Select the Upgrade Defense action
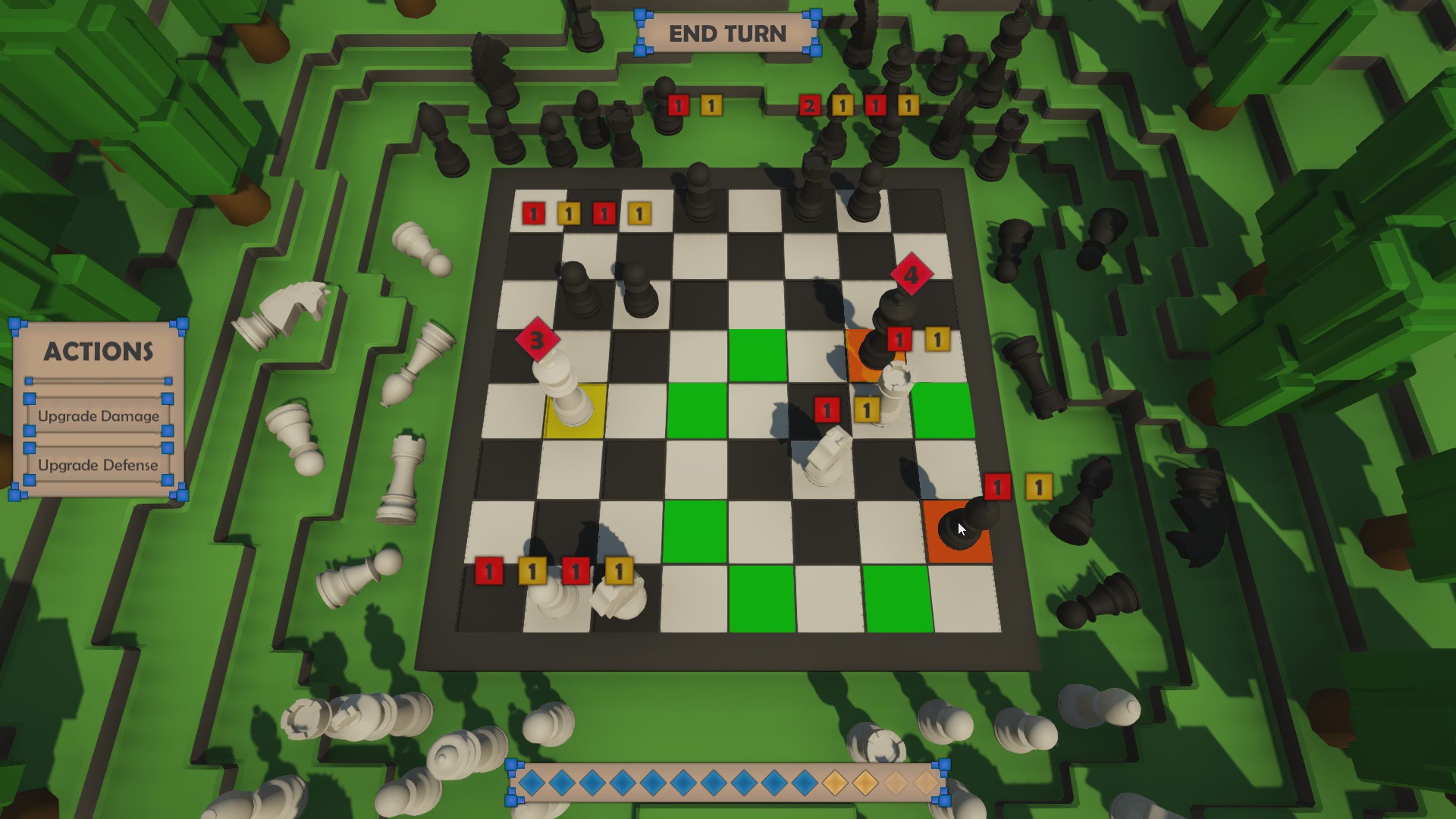 (99, 465)
